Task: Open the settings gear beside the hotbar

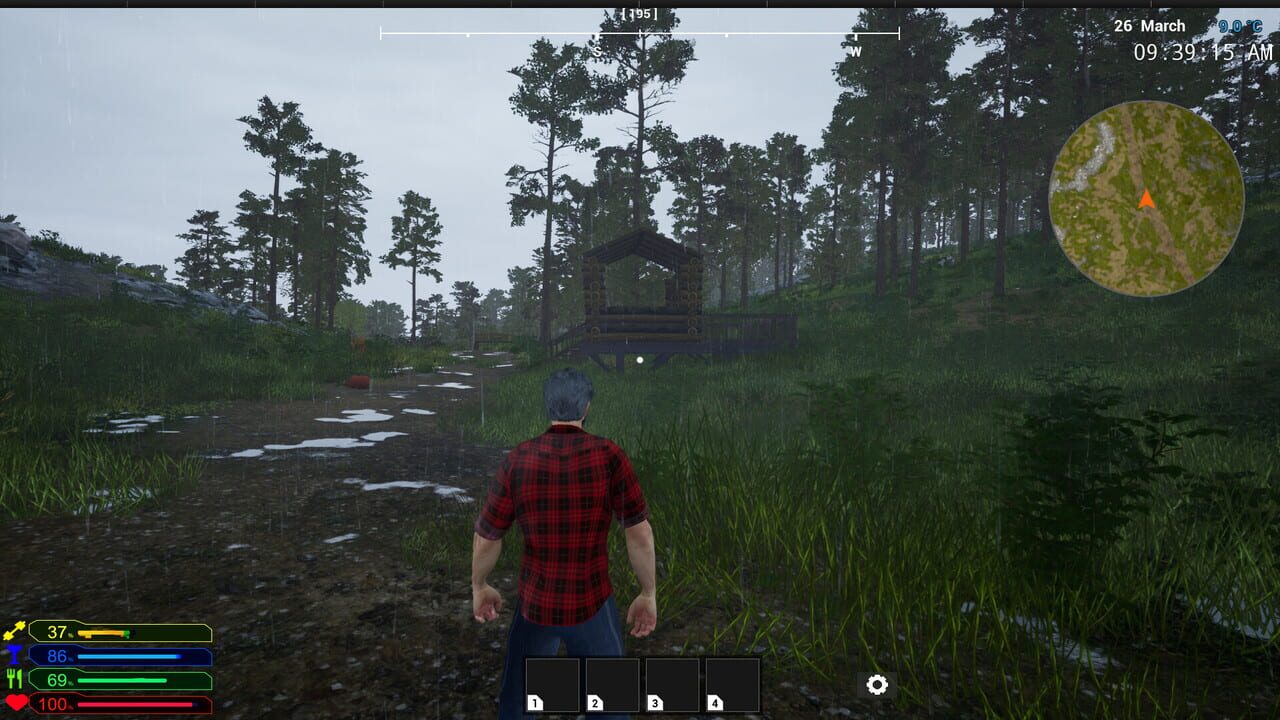Action: point(877,684)
